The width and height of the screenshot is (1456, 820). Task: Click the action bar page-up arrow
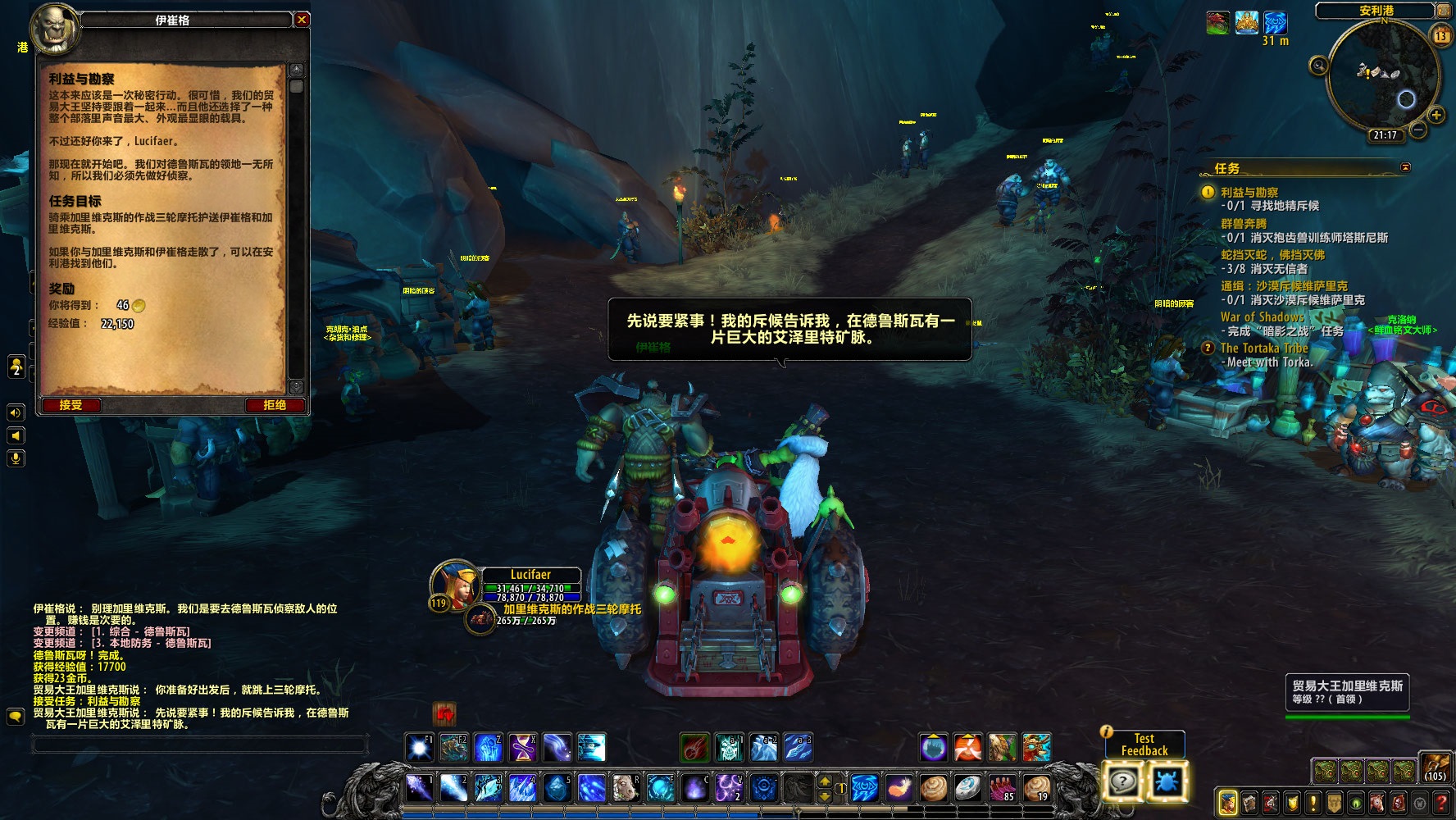coord(825,781)
